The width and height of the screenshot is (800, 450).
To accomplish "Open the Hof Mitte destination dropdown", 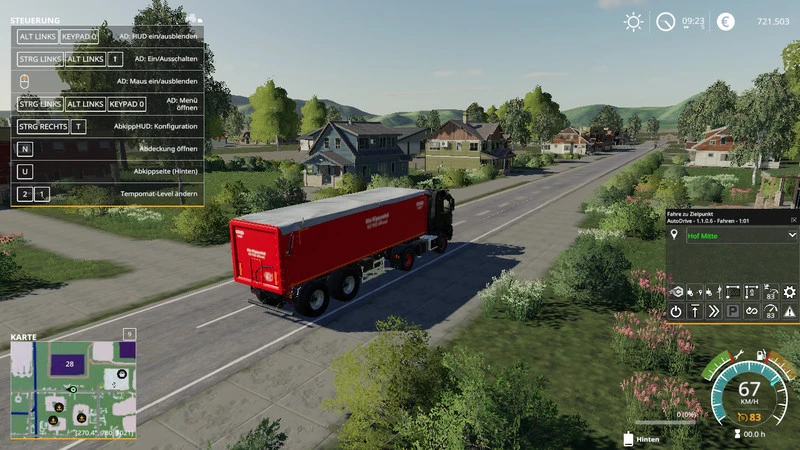I will [x=791, y=235].
